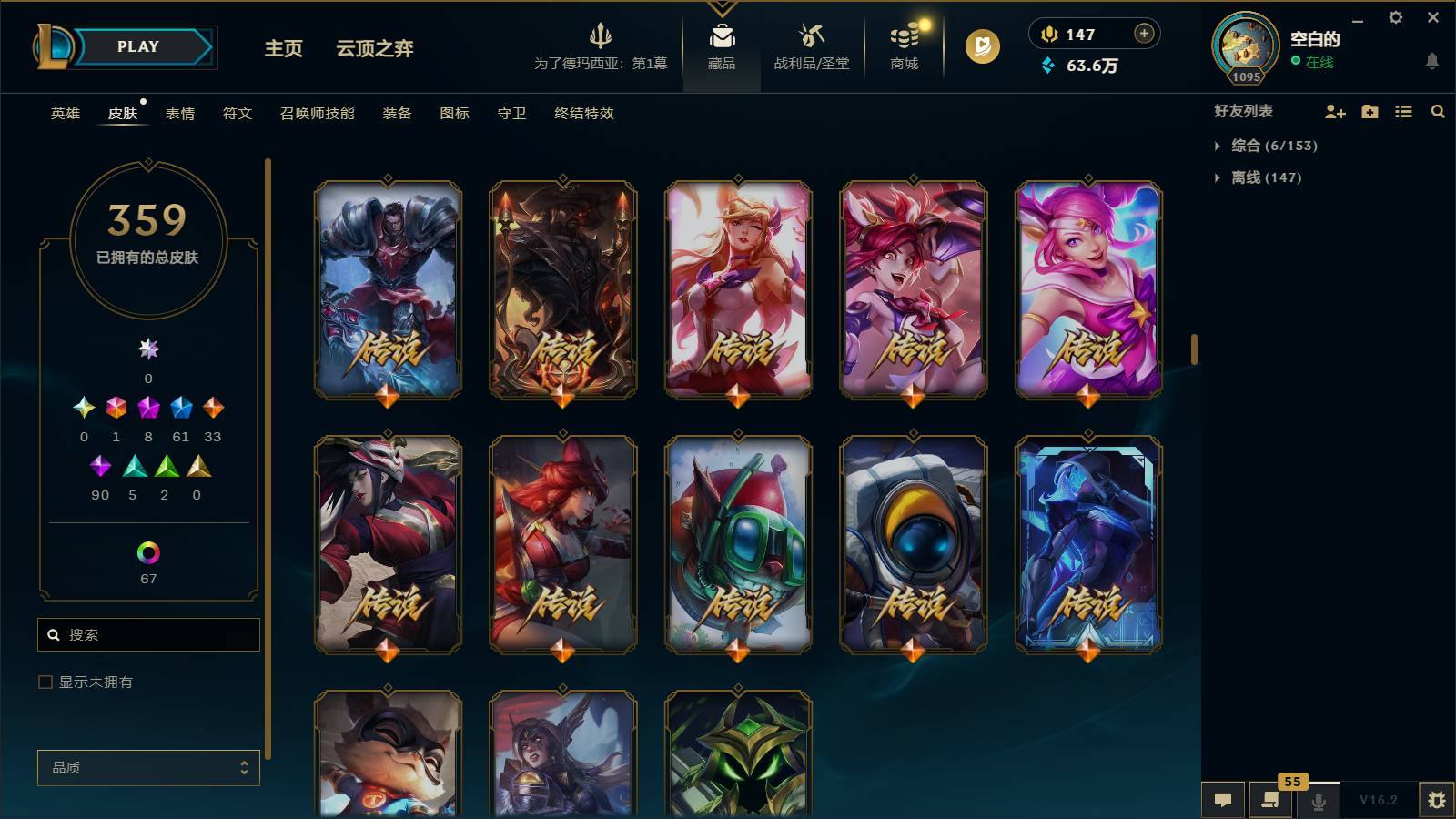
Task: Open the patch notes scroll icon with 55 badge
Action: click(x=1270, y=800)
